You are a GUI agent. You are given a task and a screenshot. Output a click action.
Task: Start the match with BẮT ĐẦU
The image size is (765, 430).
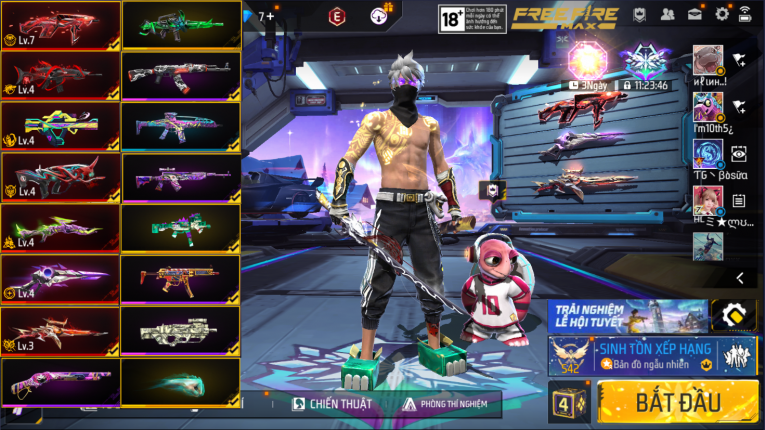[x=678, y=403]
